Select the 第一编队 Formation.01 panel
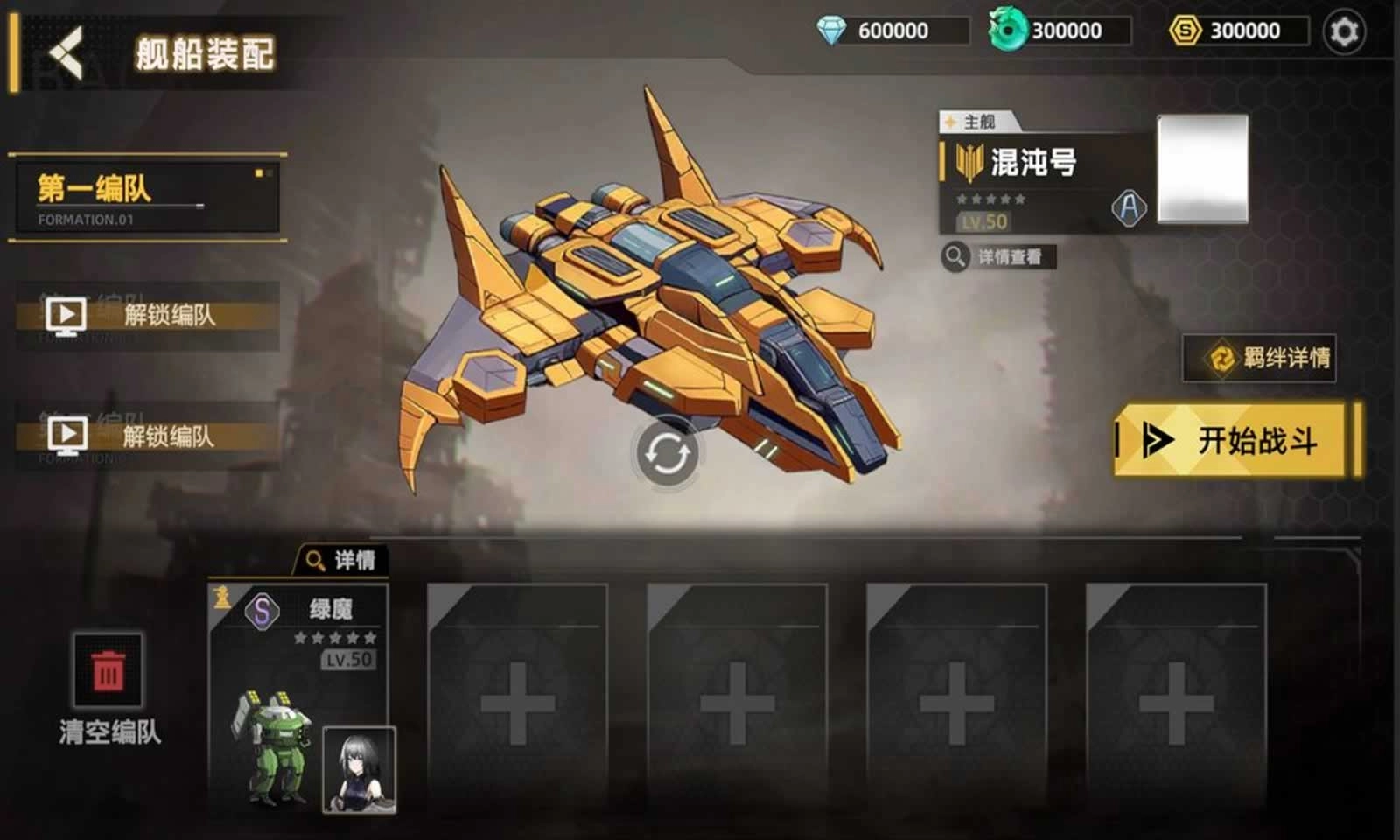The height and width of the screenshot is (840, 1400). [147, 197]
